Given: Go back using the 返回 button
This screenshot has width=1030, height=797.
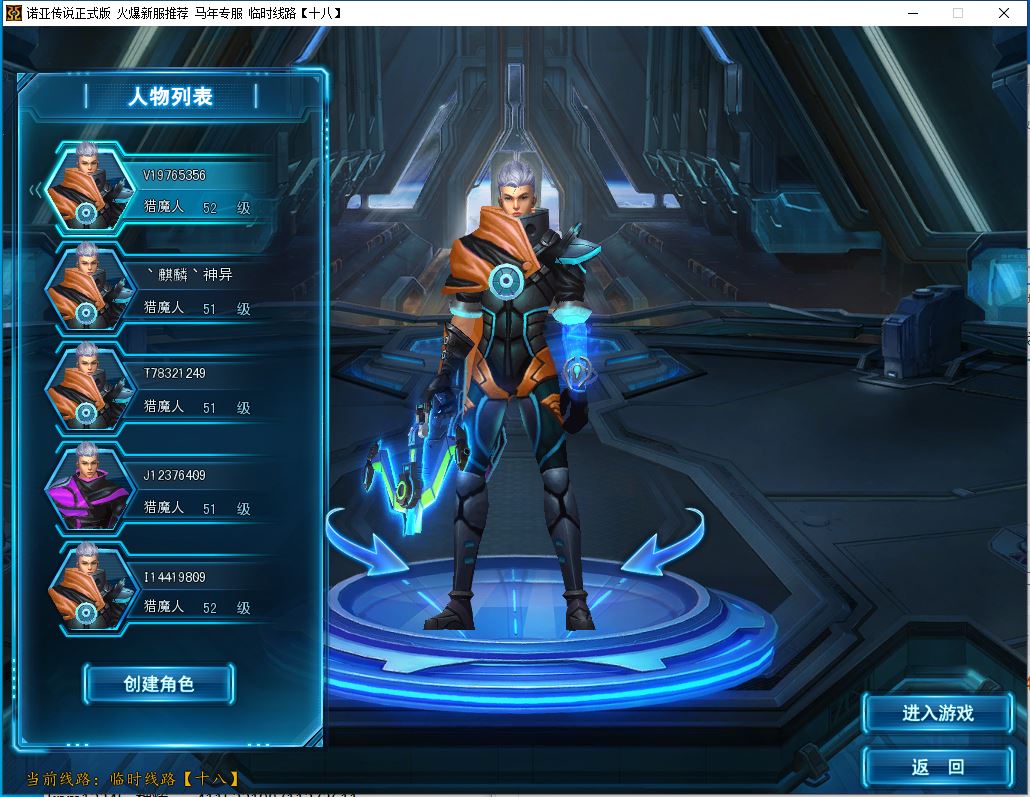Looking at the screenshot, I should tap(937, 767).
